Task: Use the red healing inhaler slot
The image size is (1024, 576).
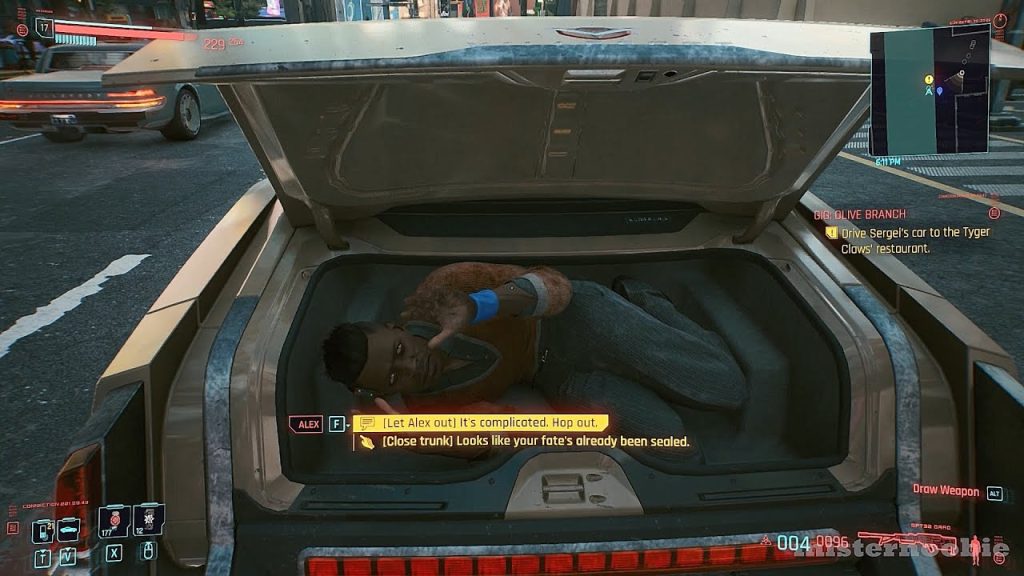Action: (113, 522)
